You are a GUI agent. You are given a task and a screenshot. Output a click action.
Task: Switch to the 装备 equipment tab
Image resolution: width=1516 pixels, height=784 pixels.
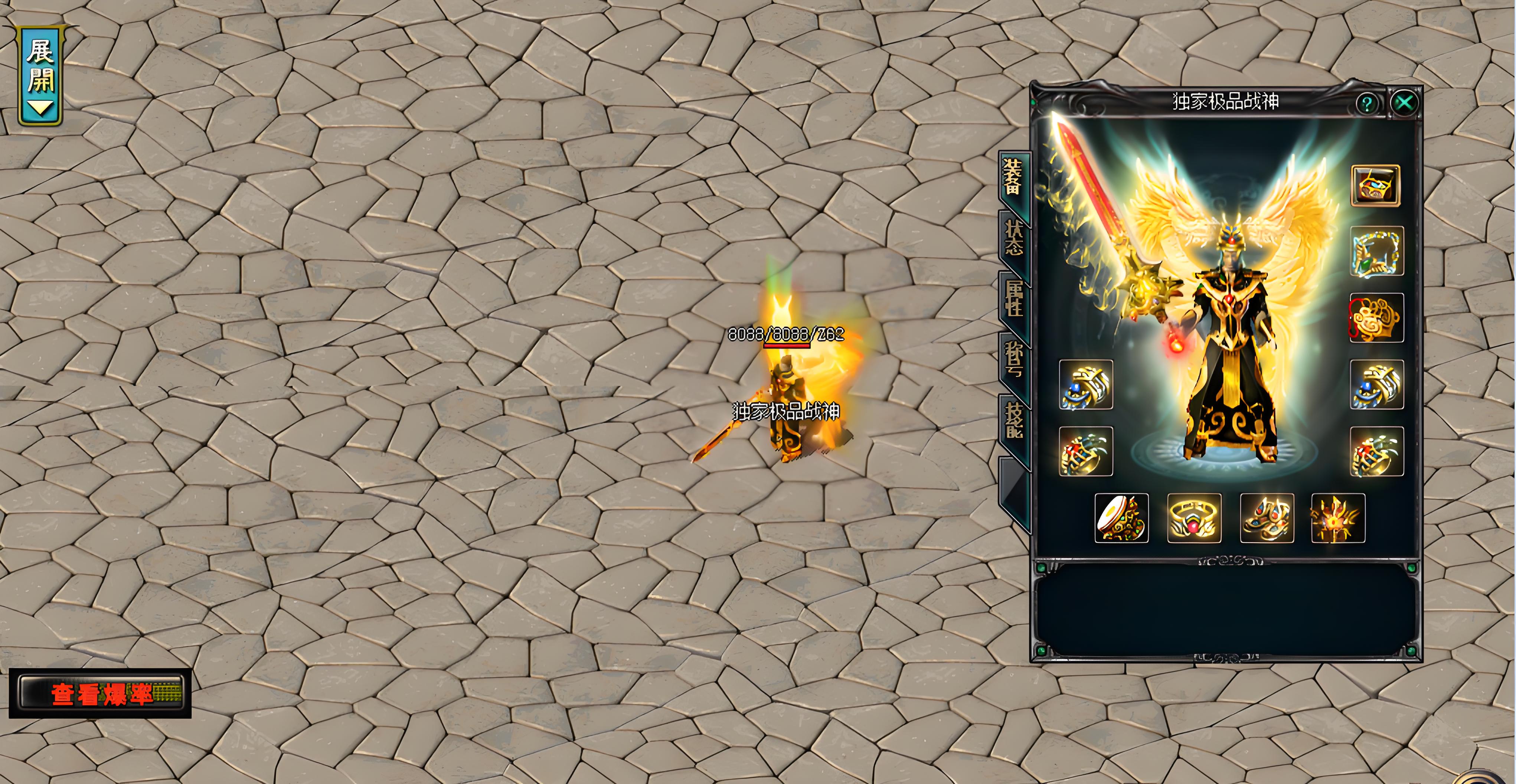[1012, 177]
